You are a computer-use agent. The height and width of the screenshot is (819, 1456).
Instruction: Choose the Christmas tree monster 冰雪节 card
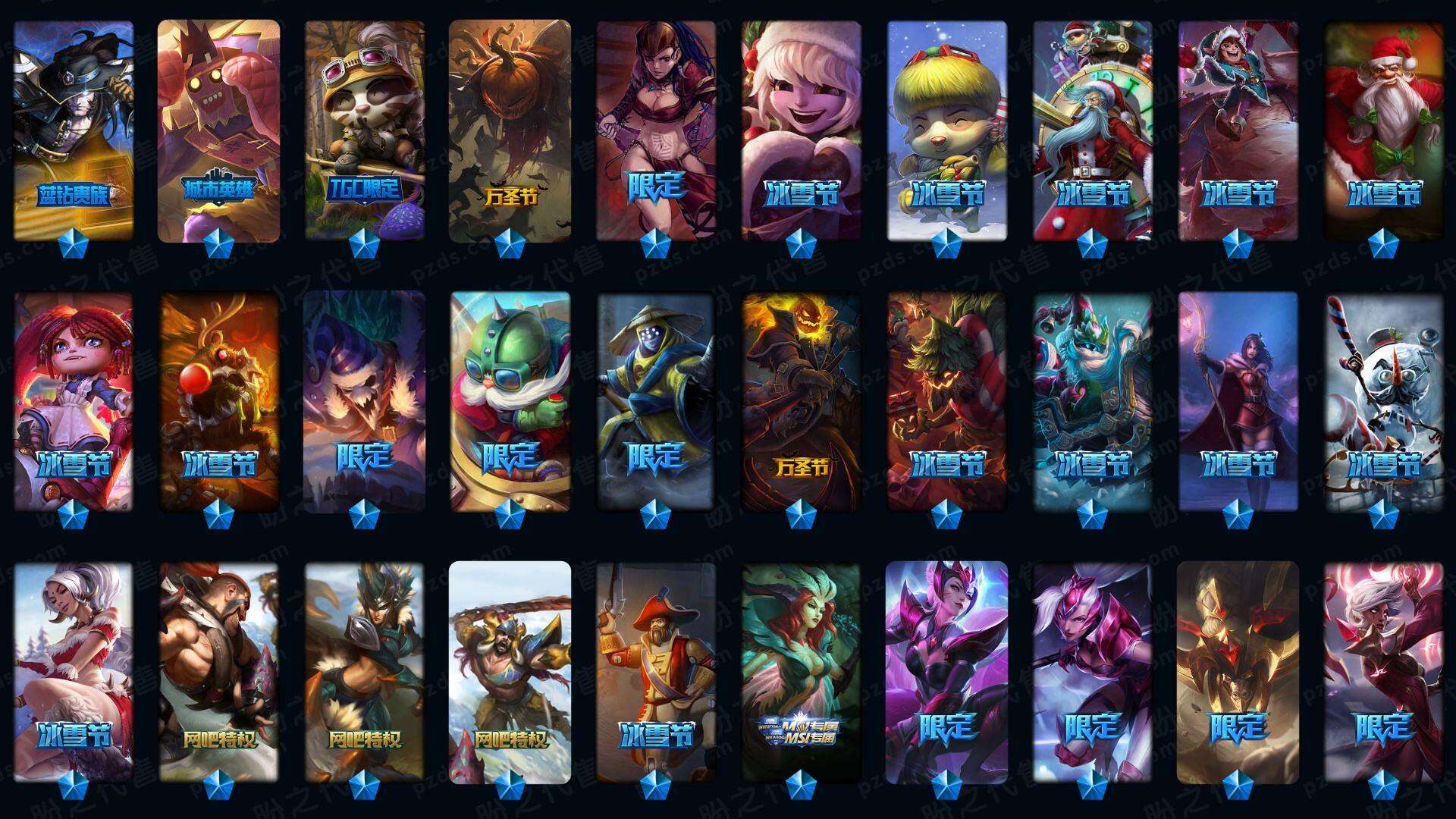[947, 402]
